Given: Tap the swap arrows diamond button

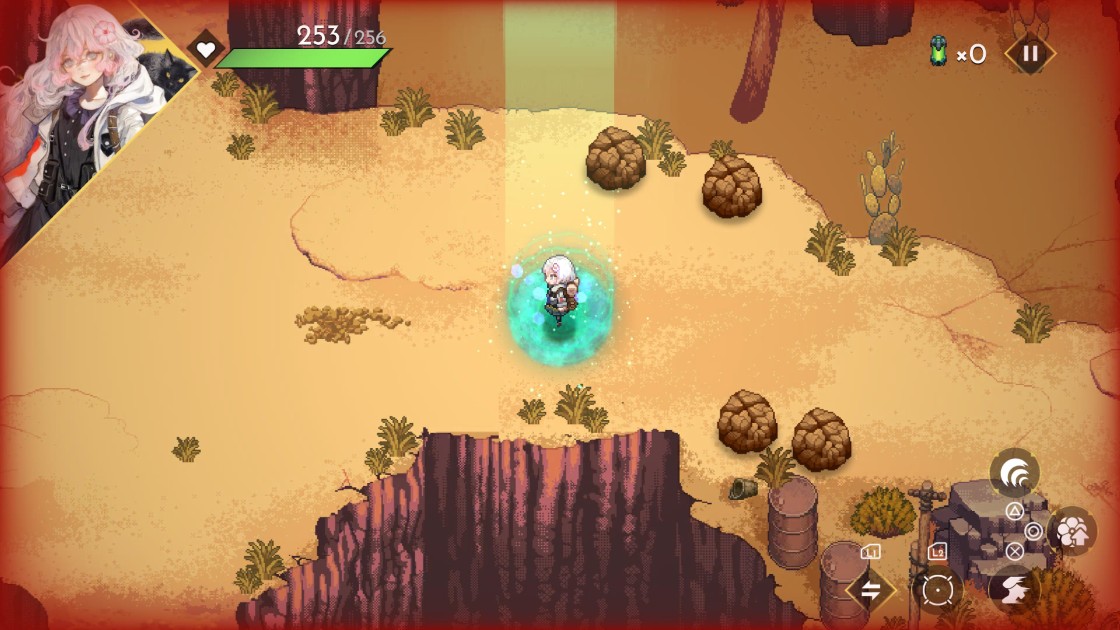Looking at the screenshot, I should click(871, 590).
